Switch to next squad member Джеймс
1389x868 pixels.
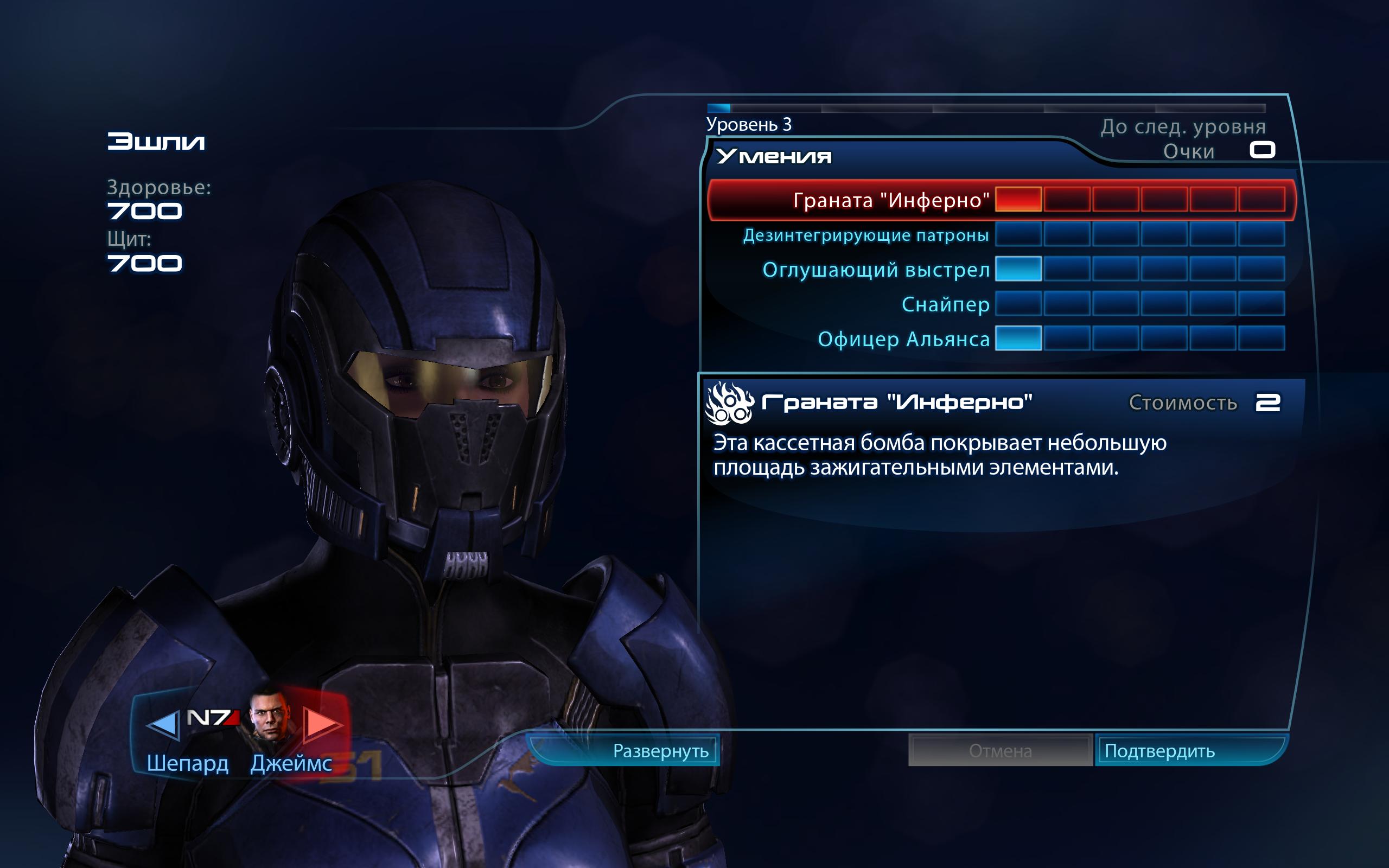tap(321, 723)
